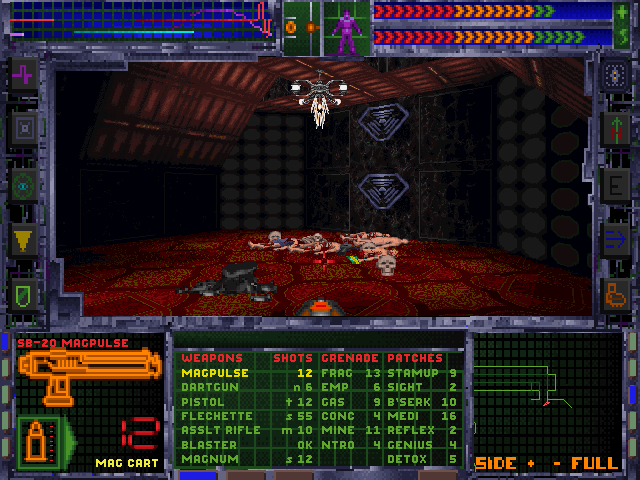Image resolution: width=640 pixels, height=480 pixels.
Task: Equip the Asslt Rifle from the list
Action: pyautogui.click(x=220, y=430)
